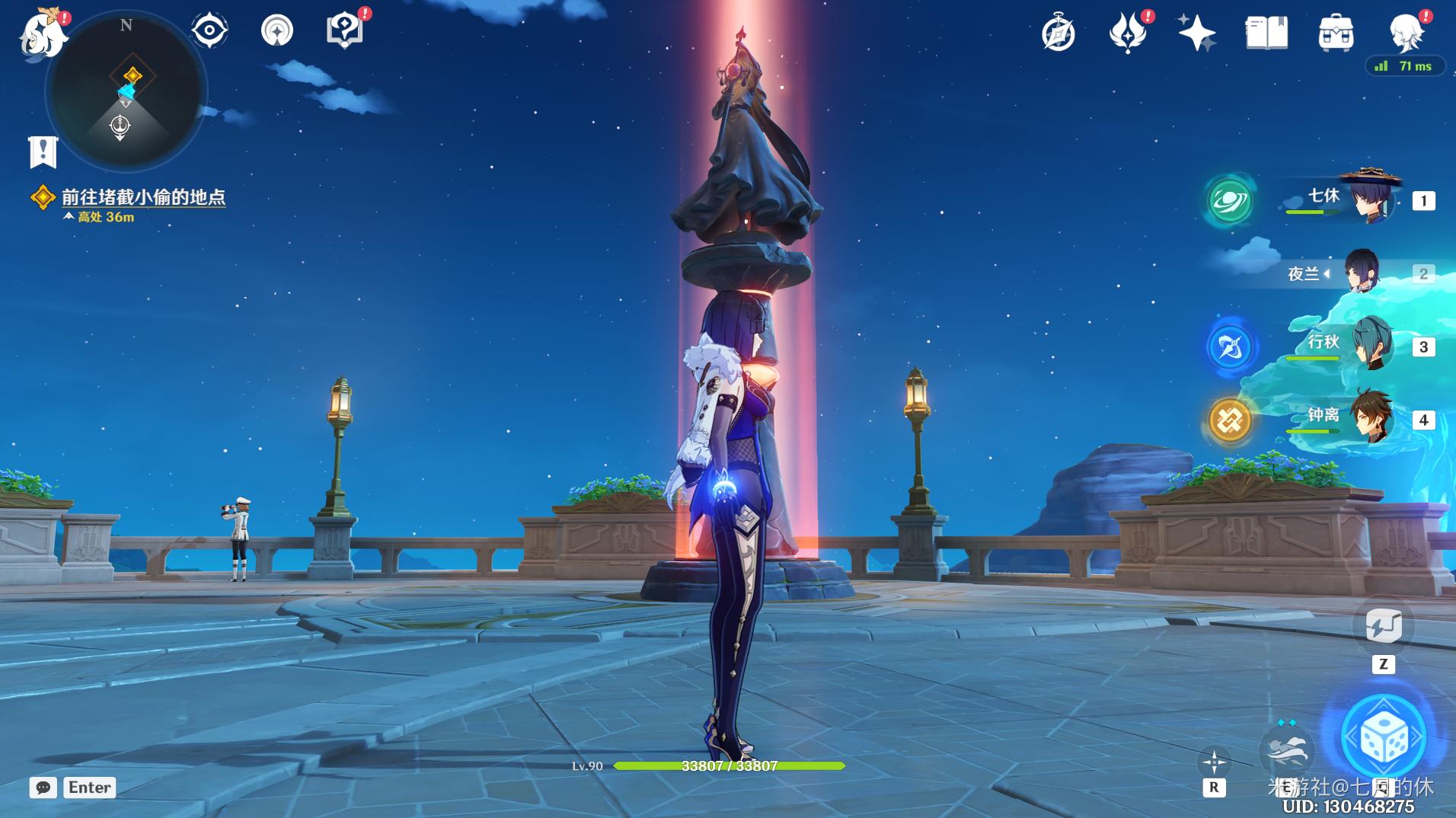Open the chat speech bubble
Viewport: 1456px width, 818px height.
click(x=43, y=788)
